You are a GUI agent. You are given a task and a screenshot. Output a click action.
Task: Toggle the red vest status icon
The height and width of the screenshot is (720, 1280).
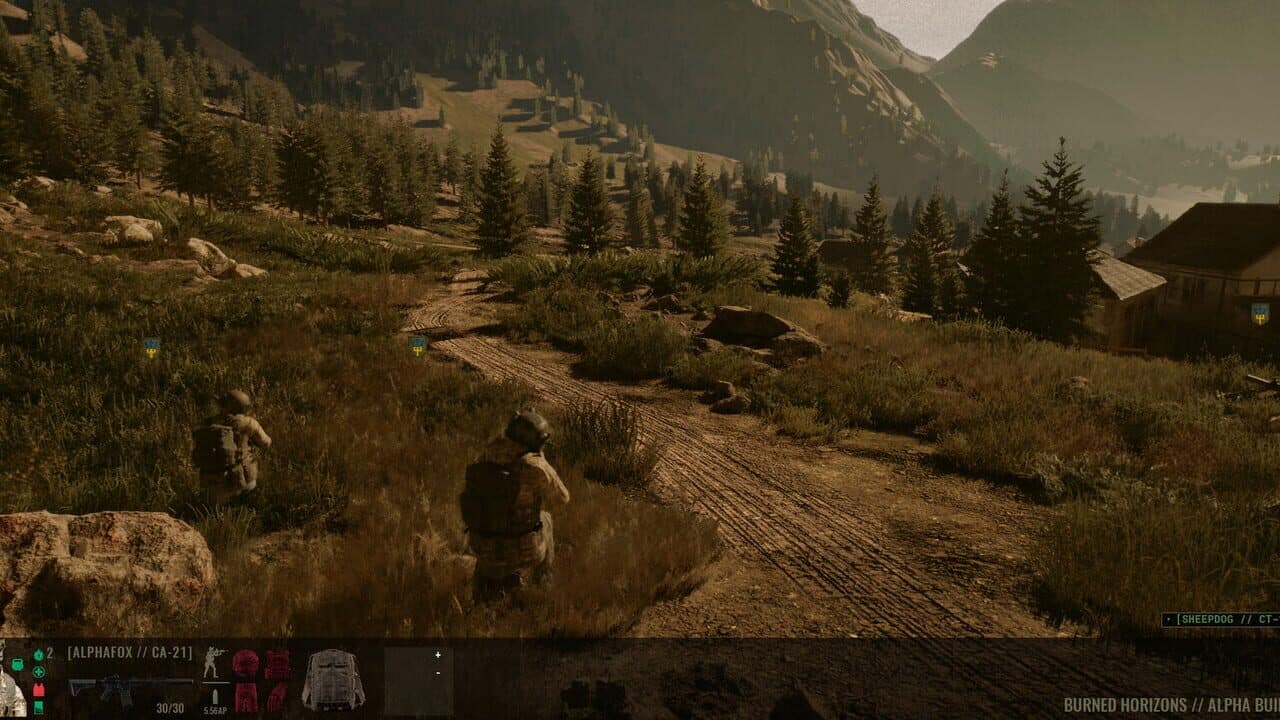39,690
